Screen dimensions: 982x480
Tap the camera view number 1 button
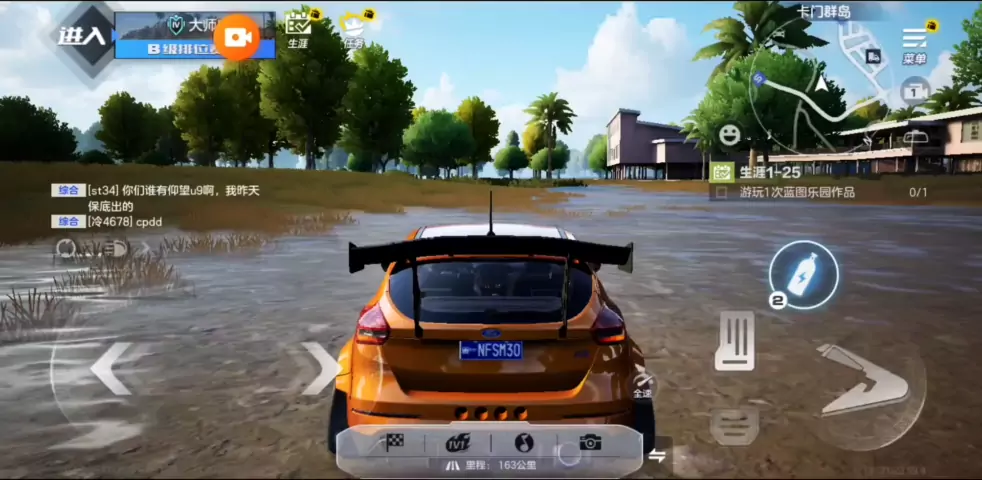pos(914,91)
